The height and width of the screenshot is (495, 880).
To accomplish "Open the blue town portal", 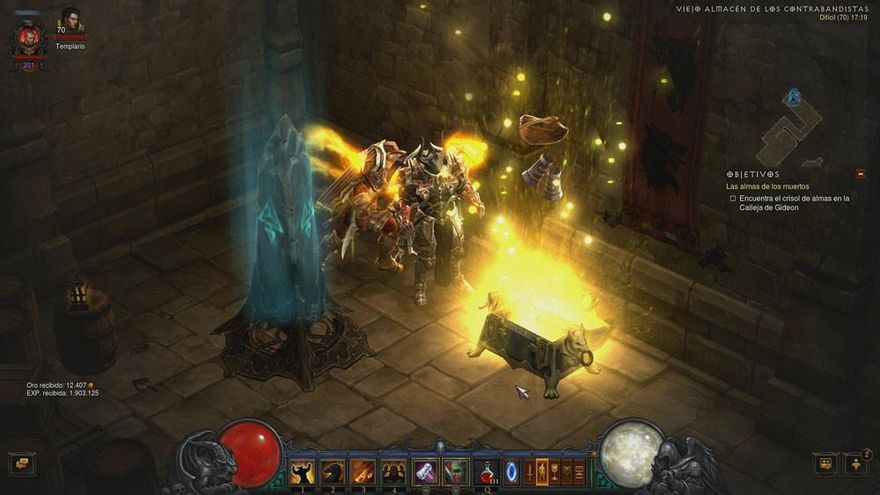I will click(x=511, y=471).
